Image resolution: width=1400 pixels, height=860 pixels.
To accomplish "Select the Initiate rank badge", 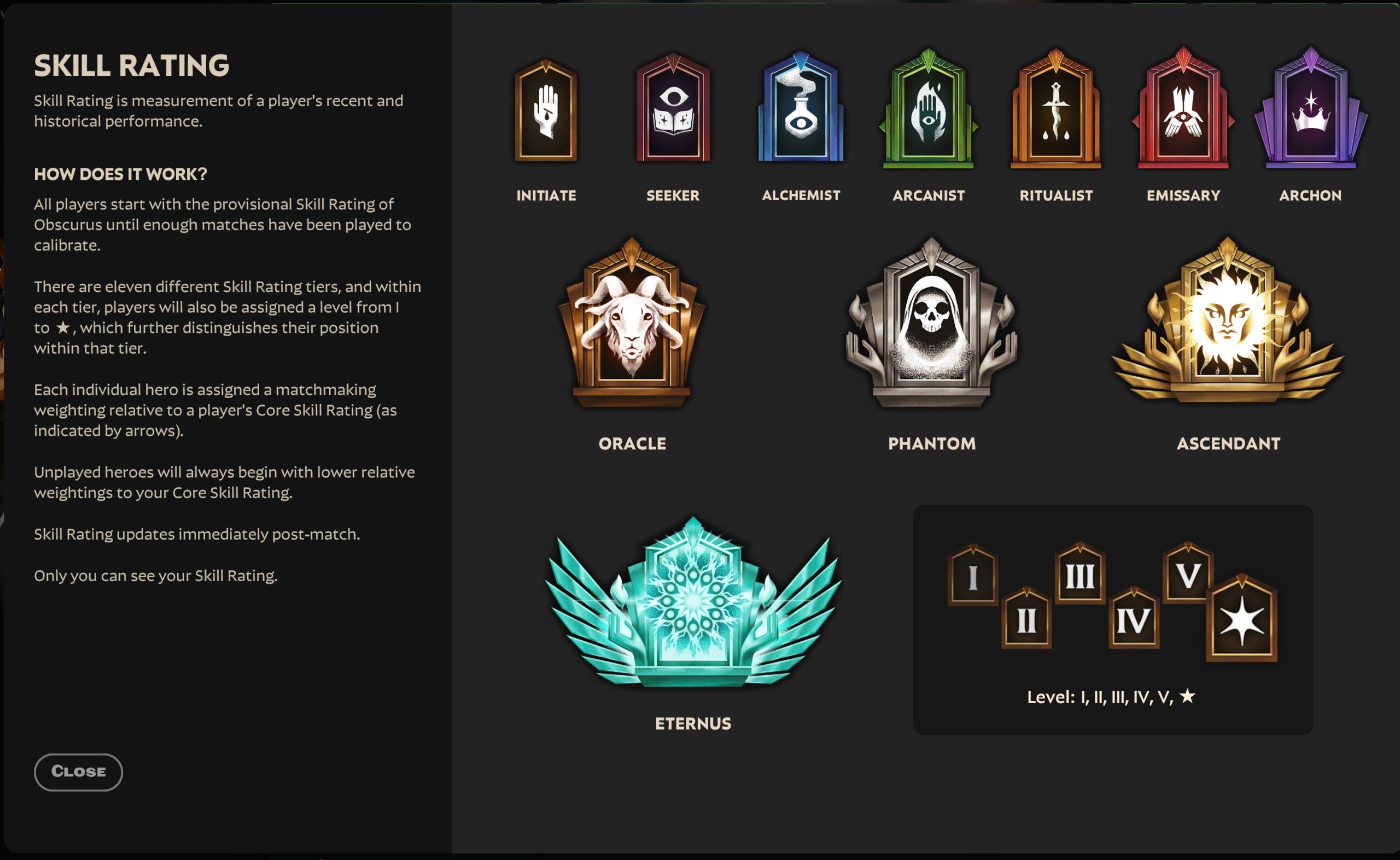I will (545, 113).
